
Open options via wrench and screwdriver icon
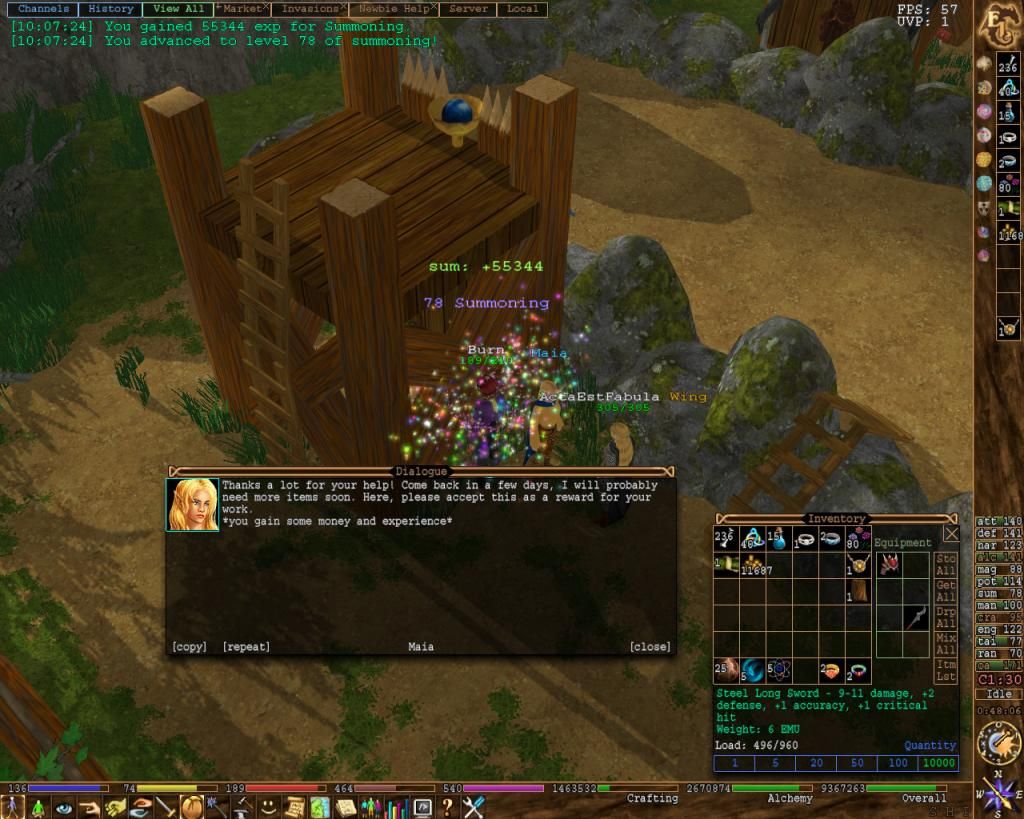tap(472, 806)
